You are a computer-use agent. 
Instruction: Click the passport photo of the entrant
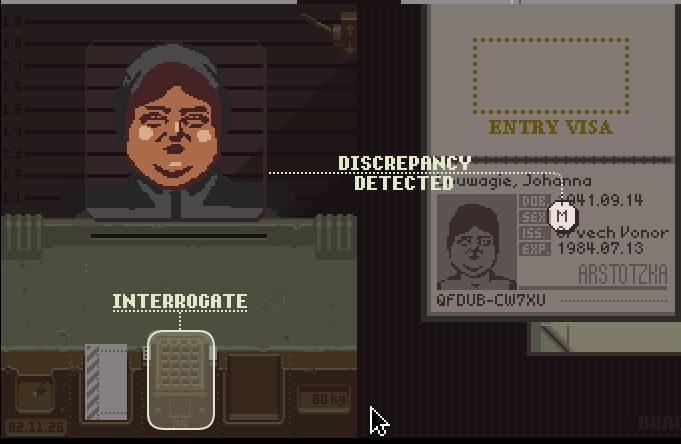tap(476, 243)
